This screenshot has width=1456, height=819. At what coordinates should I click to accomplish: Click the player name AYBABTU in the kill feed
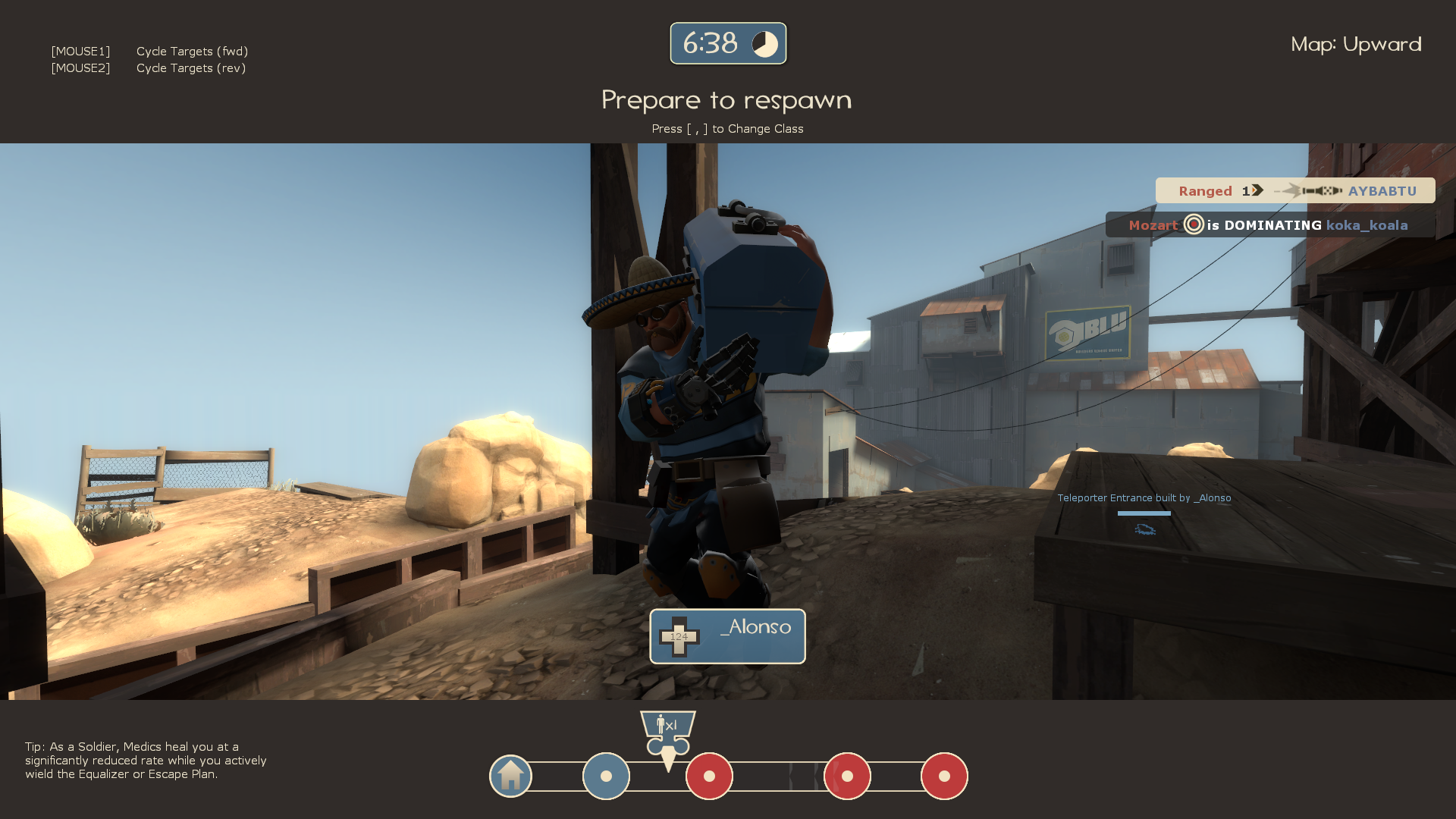[x=1382, y=191]
